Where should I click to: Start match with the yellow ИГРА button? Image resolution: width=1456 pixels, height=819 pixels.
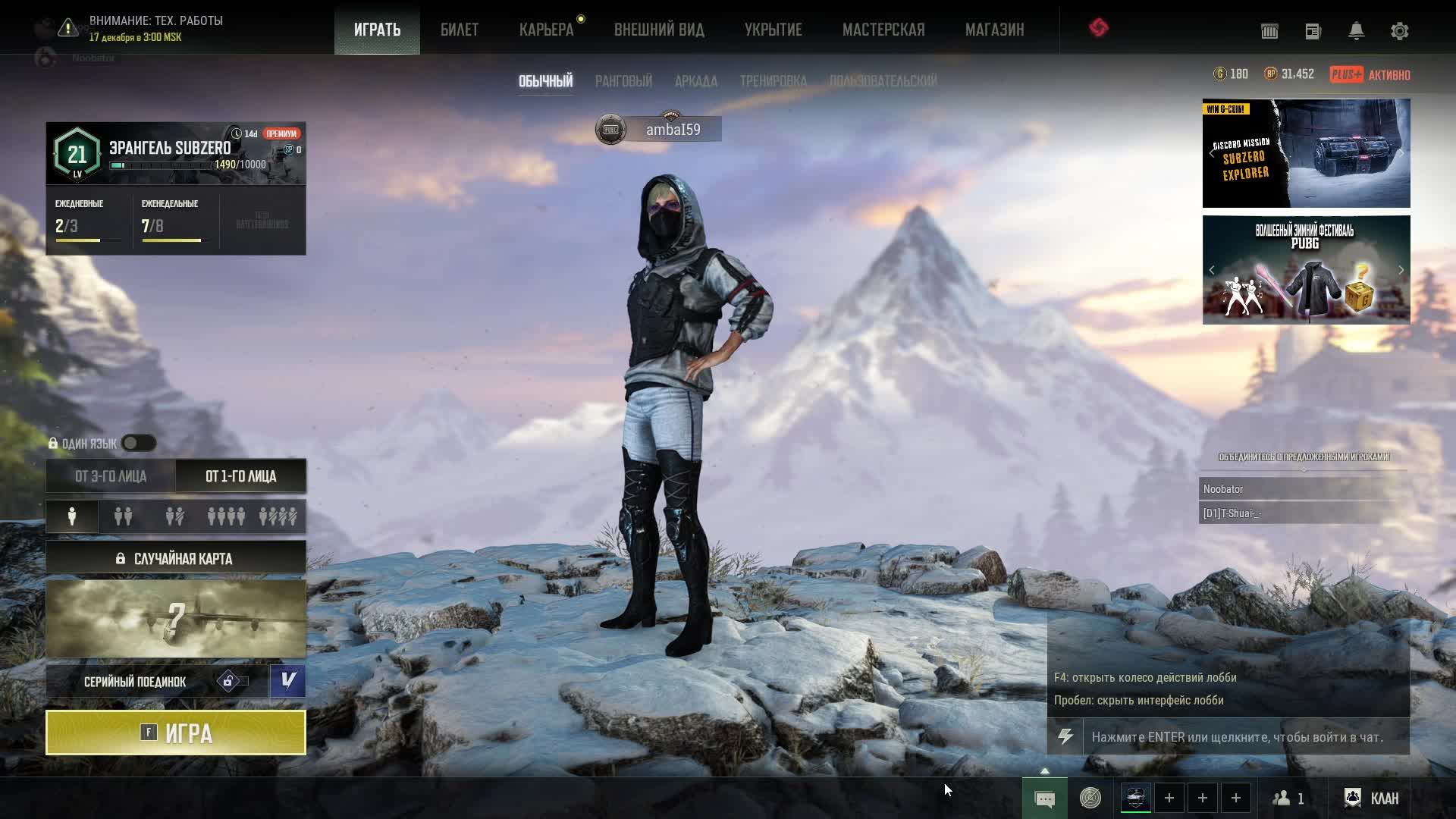coord(176,733)
